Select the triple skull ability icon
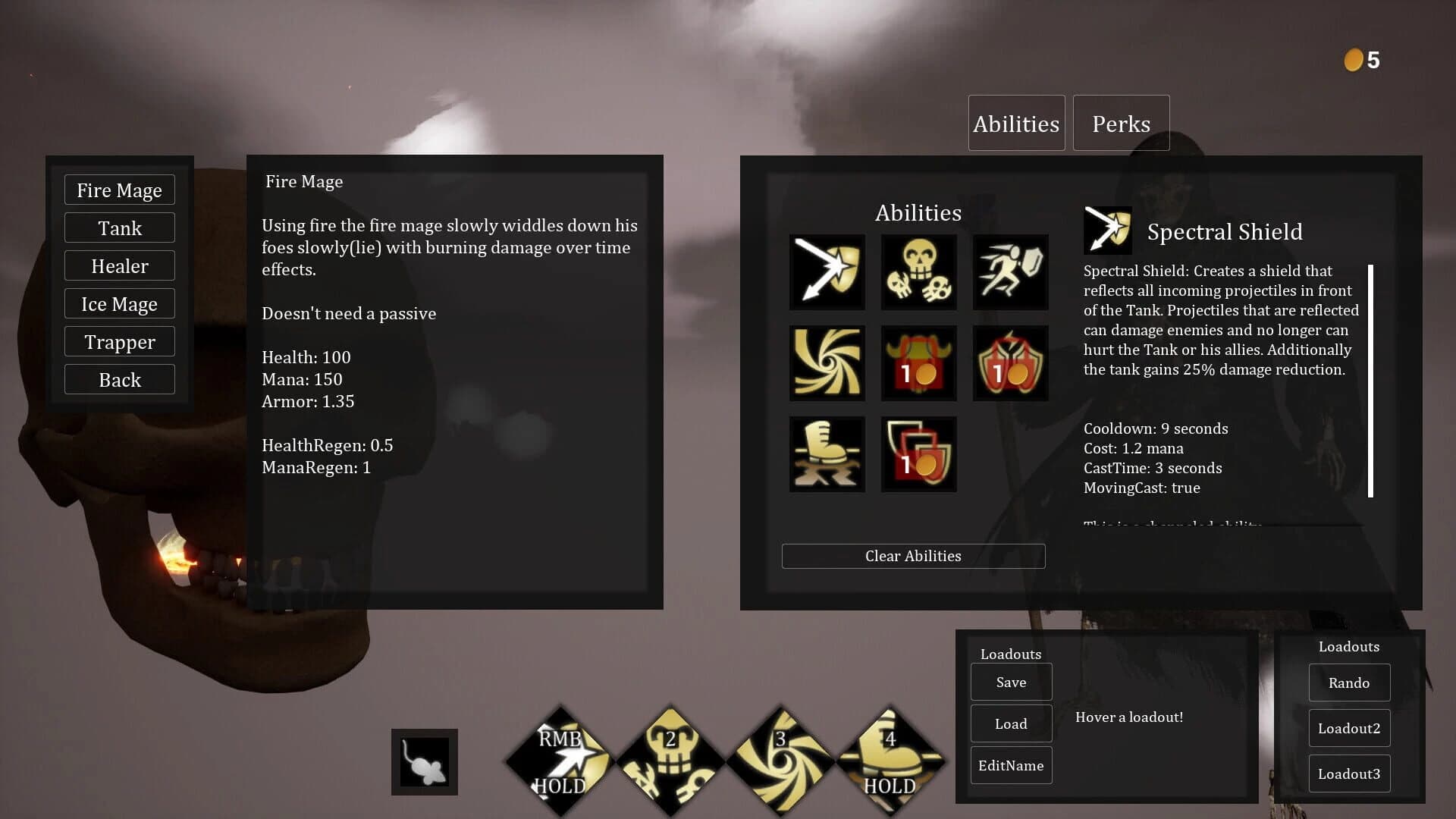This screenshot has height=819, width=1456. click(918, 272)
